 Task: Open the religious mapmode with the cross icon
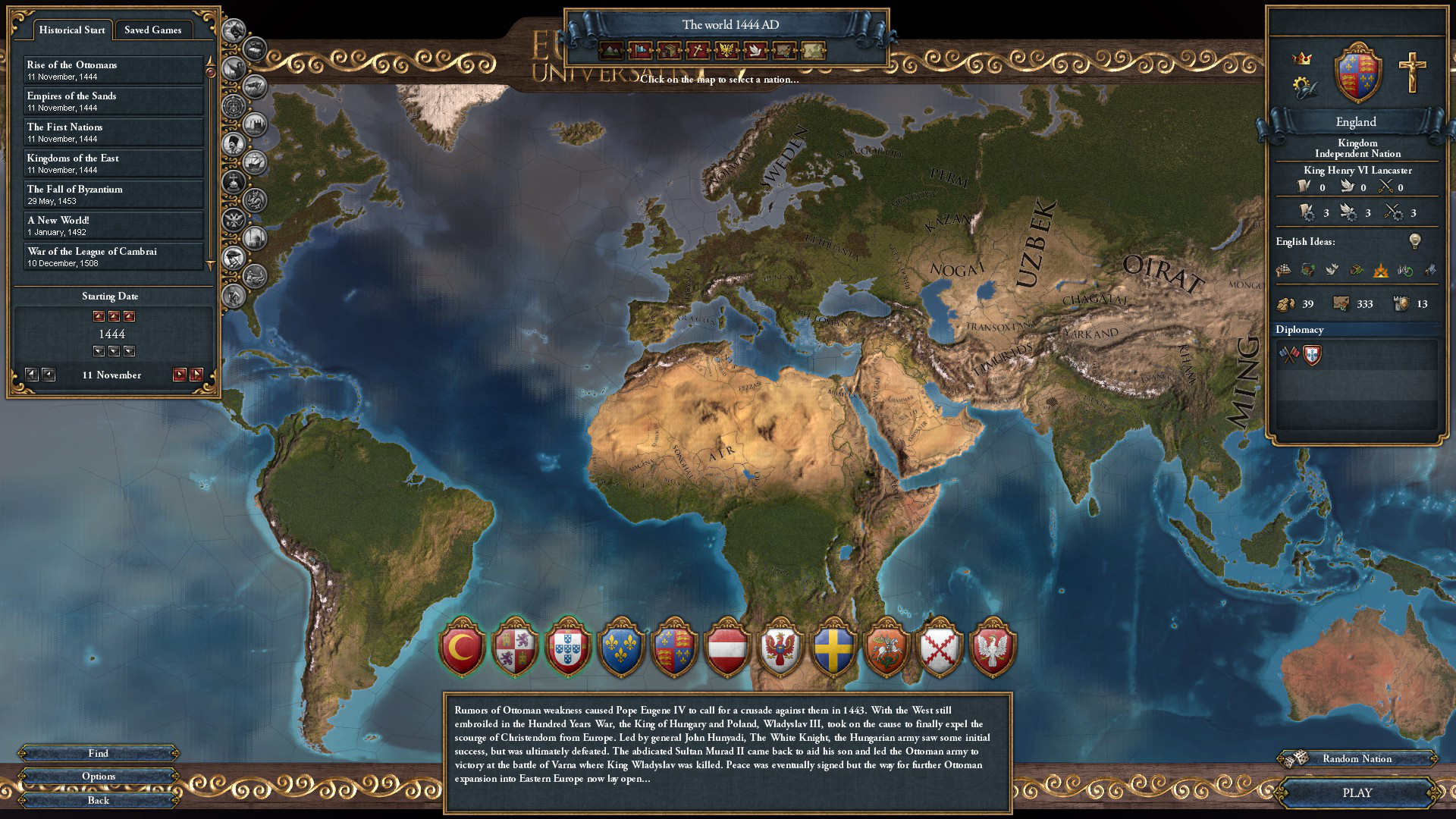click(x=698, y=52)
